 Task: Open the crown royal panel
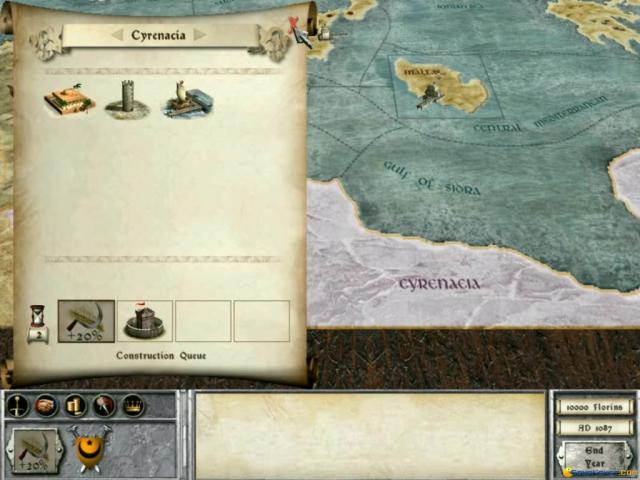(132, 406)
